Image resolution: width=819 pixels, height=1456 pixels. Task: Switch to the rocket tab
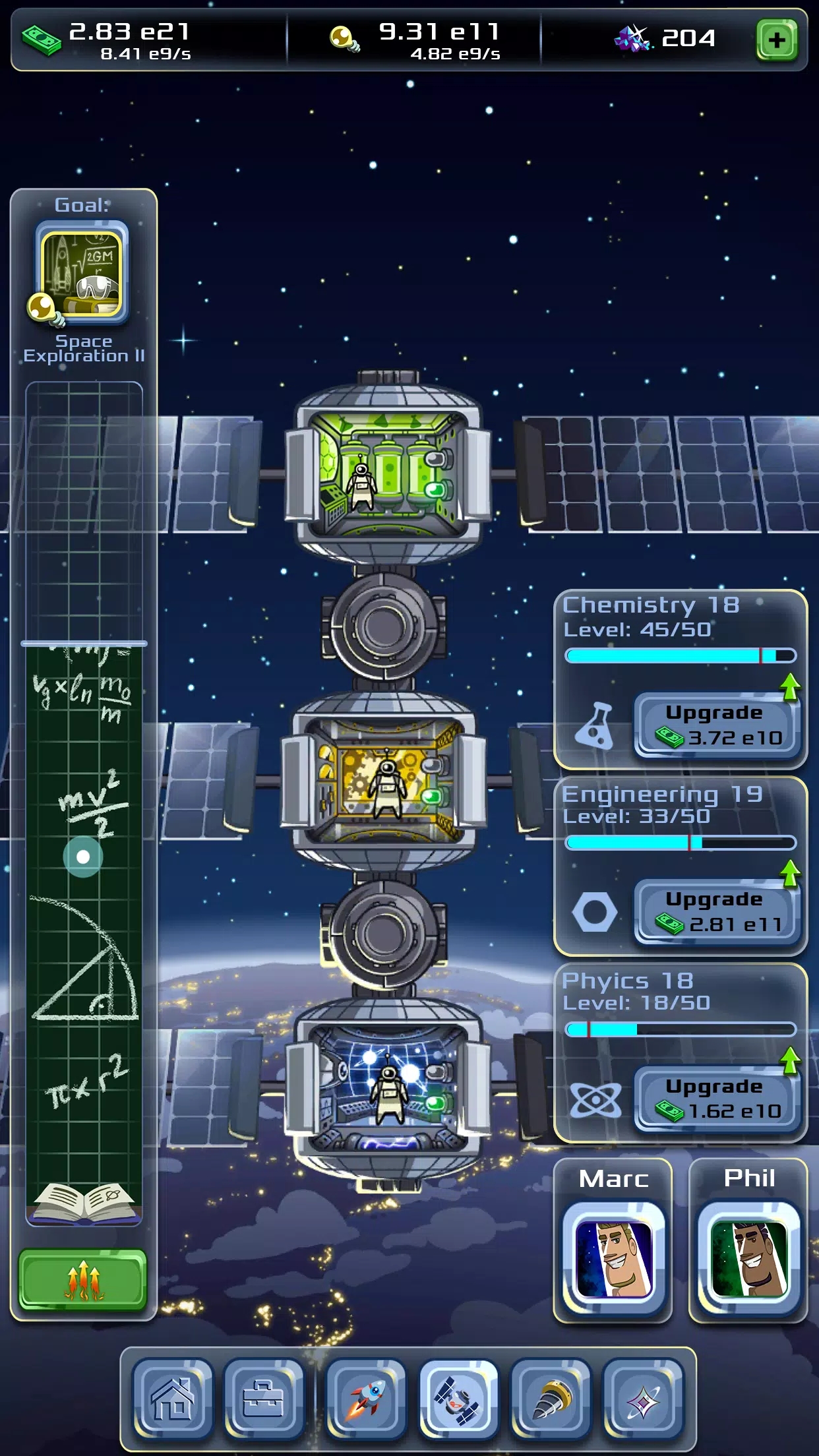[367, 1399]
